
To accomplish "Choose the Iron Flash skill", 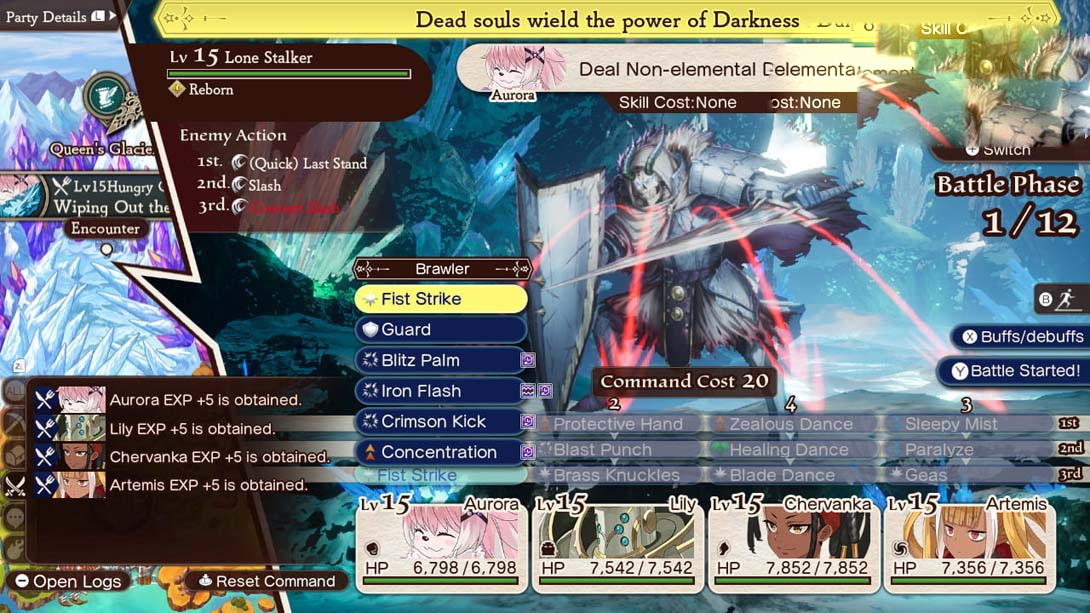I will pyautogui.click(x=440, y=391).
